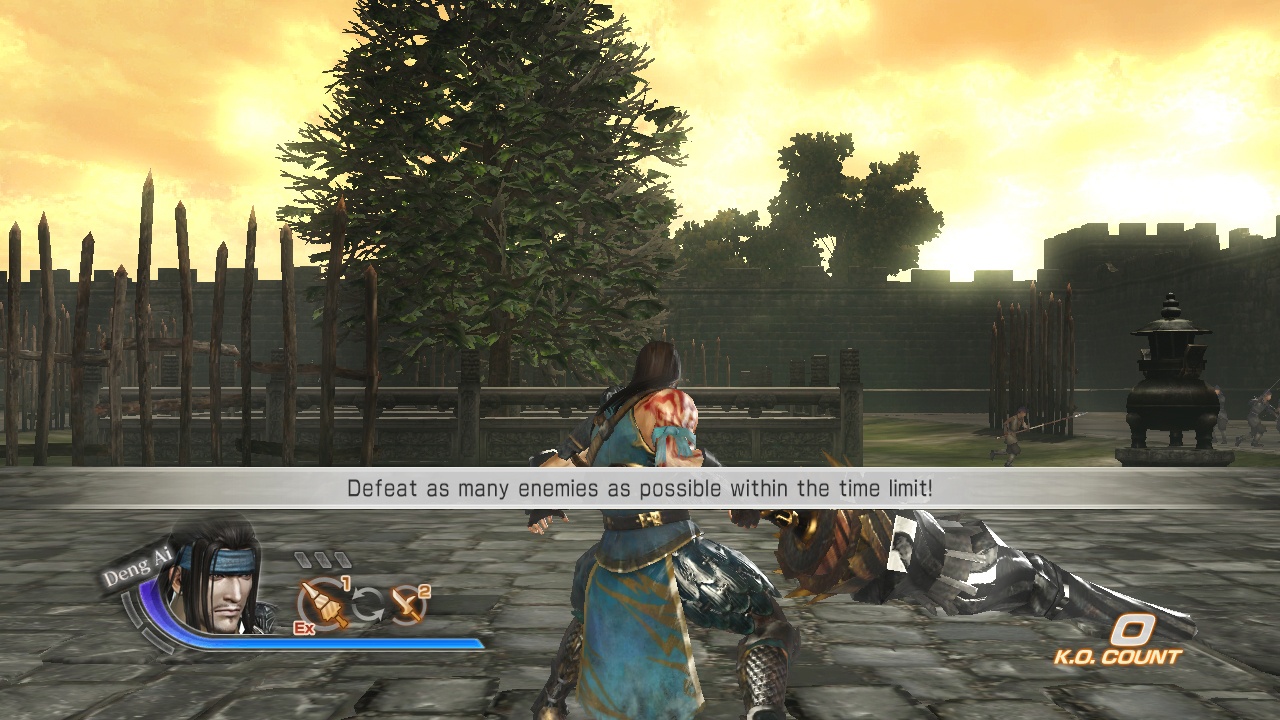
Task: Click the circular weapon switch arrows
Action: point(369,602)
